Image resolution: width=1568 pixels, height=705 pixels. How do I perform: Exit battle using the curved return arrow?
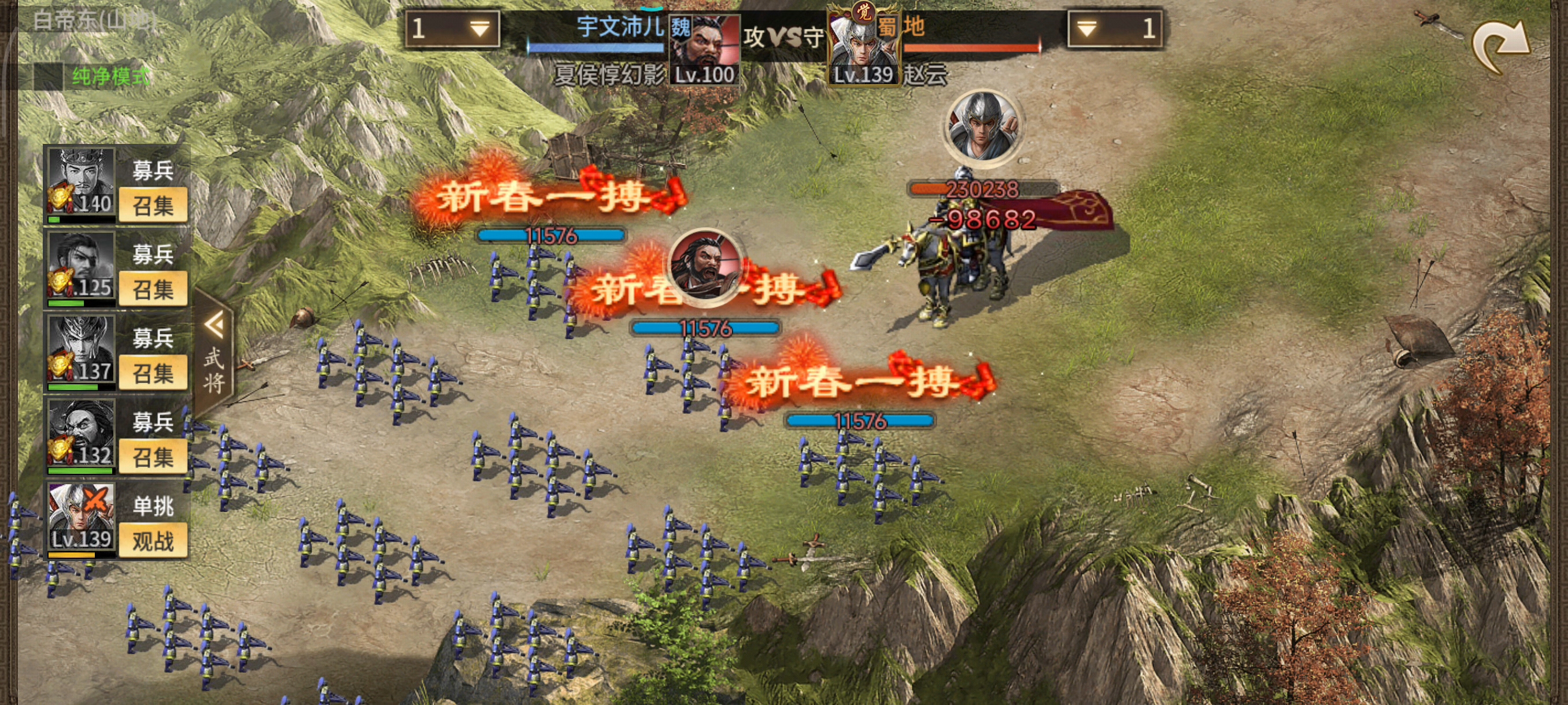point(1500,47)
